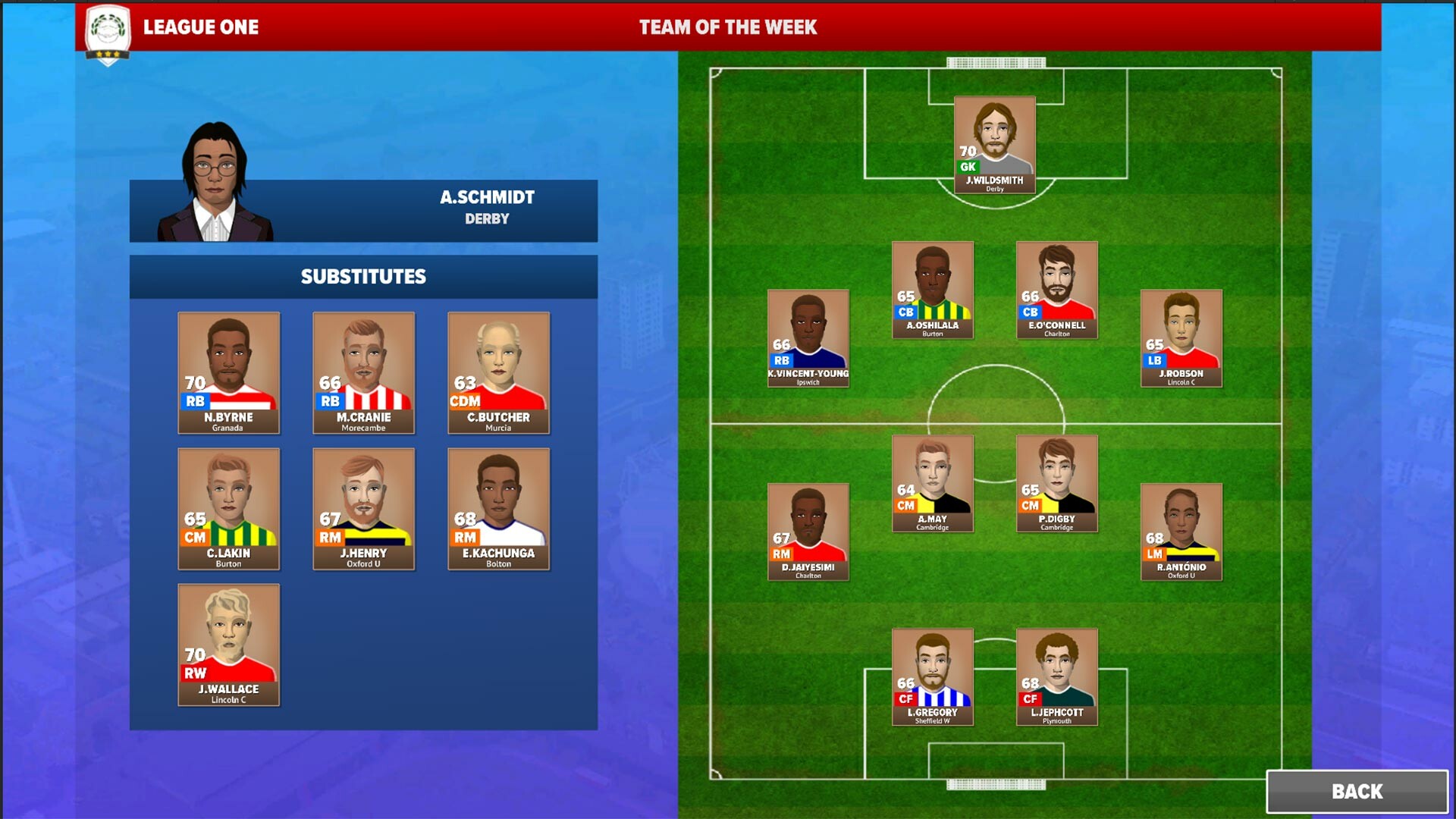
Task: Click substitute C.Butcher of Murcia
Action: [498, 373]
